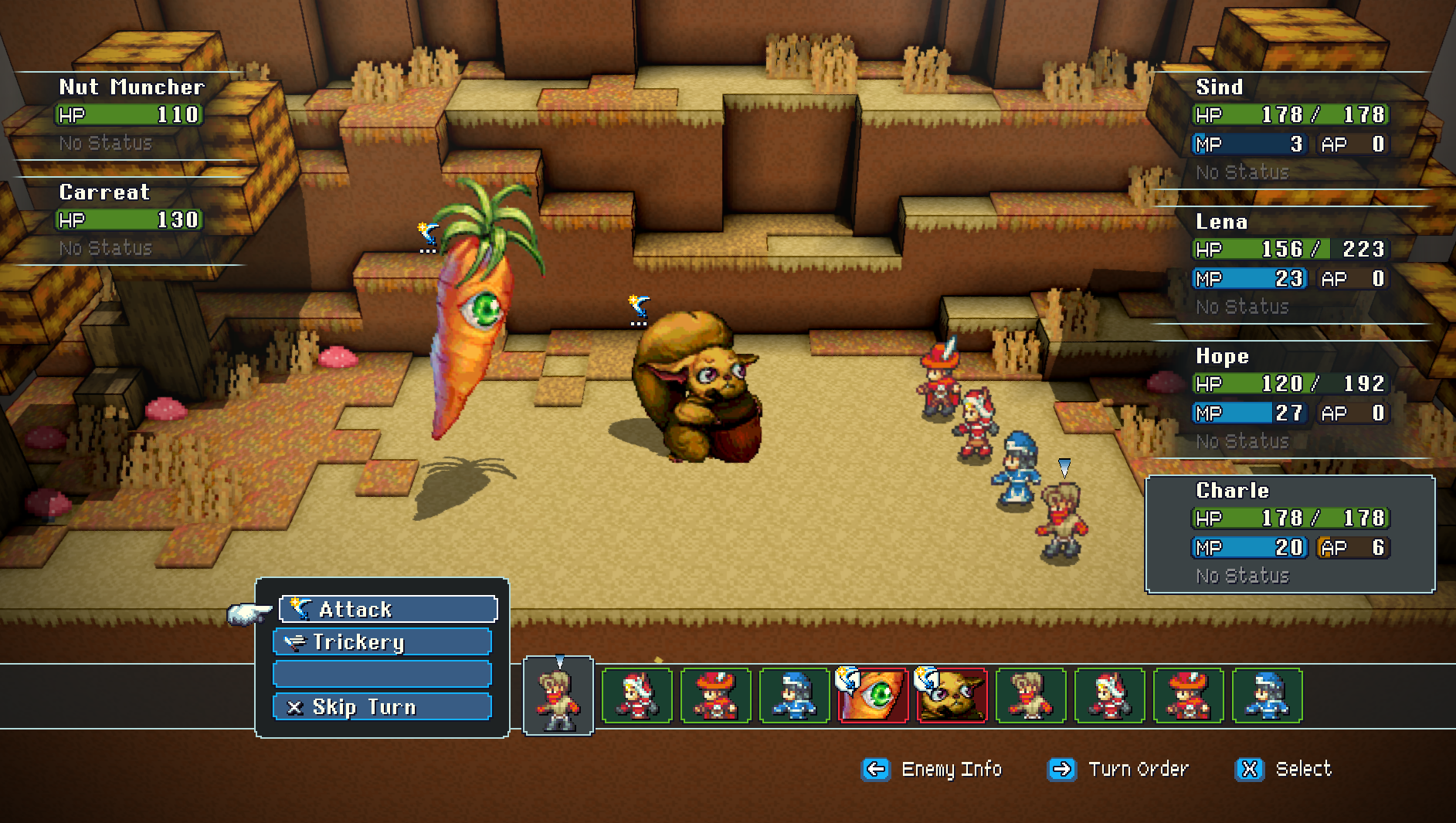Select the Carreat enemy entry
The width and height of the screenshot is (1456, 823).
click(130, 219)
